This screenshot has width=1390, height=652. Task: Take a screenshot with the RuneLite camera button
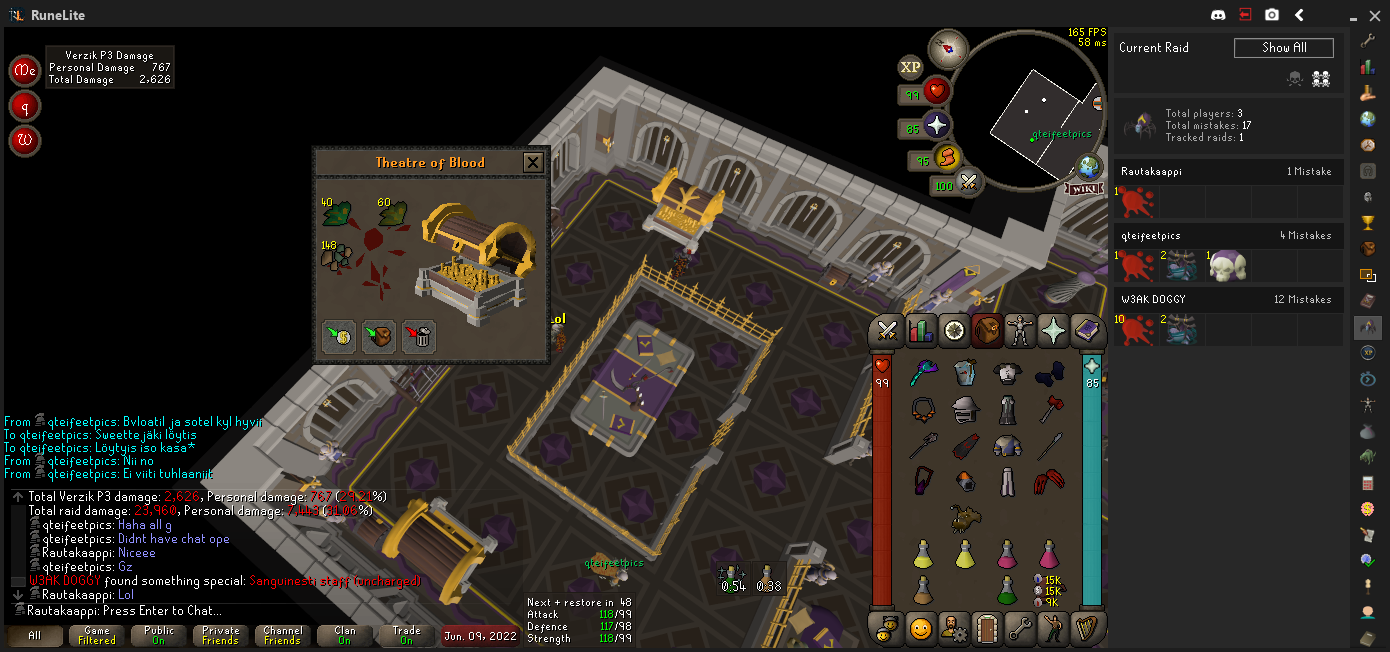click(x=1271, y=15)
